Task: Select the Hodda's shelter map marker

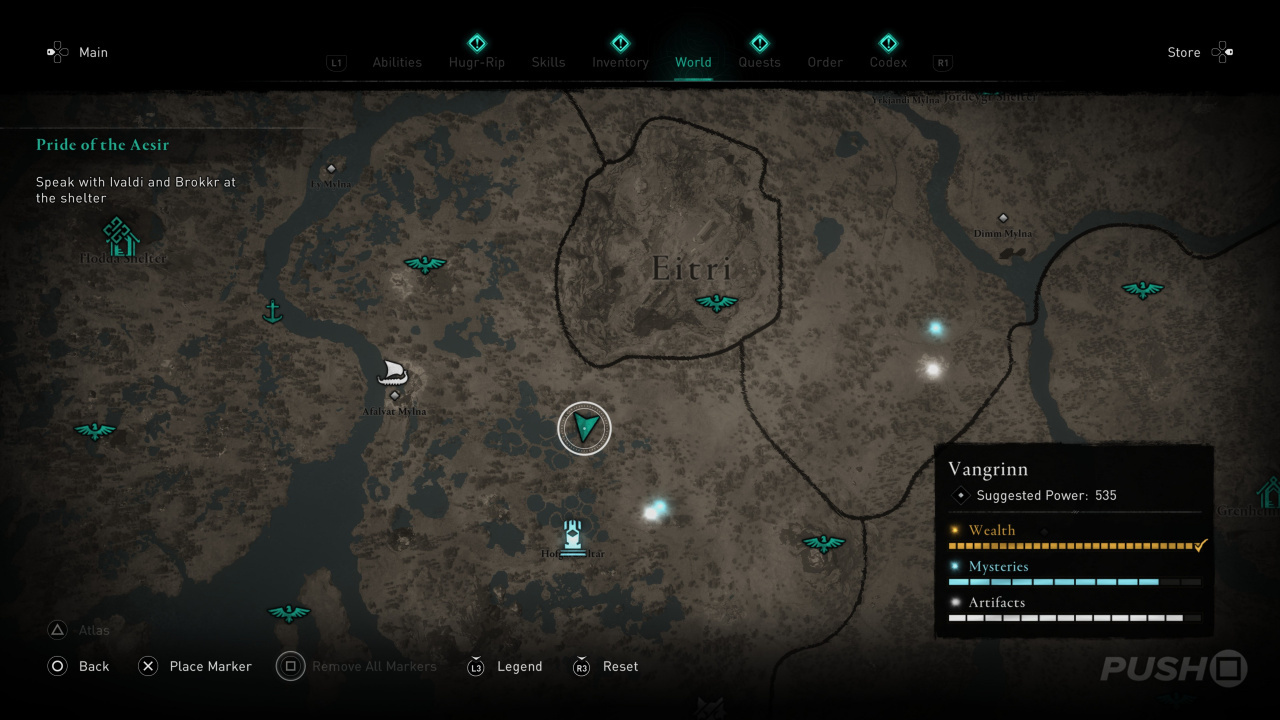Action: click(121, 237)
